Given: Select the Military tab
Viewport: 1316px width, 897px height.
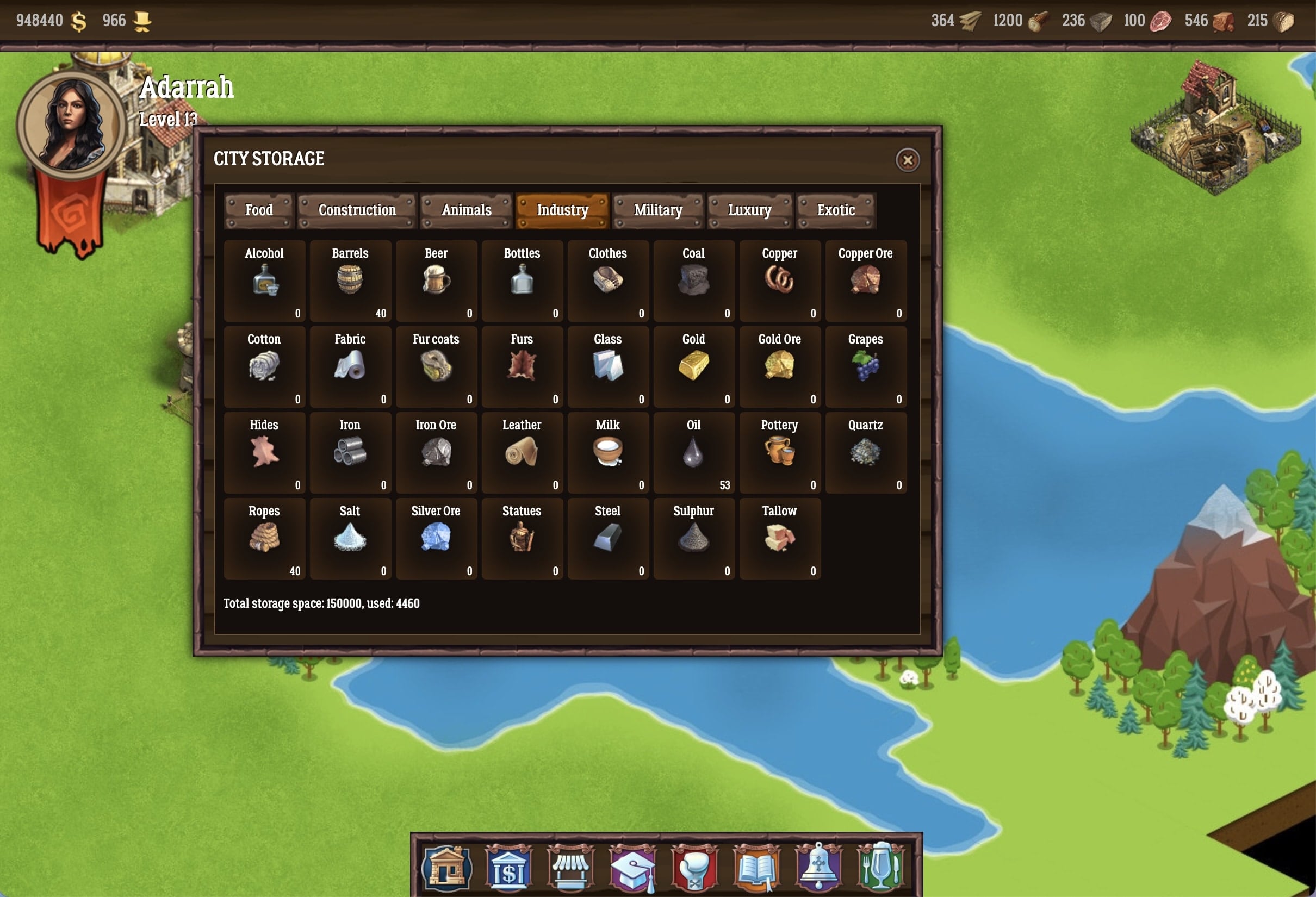Looking at the screenshot, I should pyautogui.click(x=657, y=210).
